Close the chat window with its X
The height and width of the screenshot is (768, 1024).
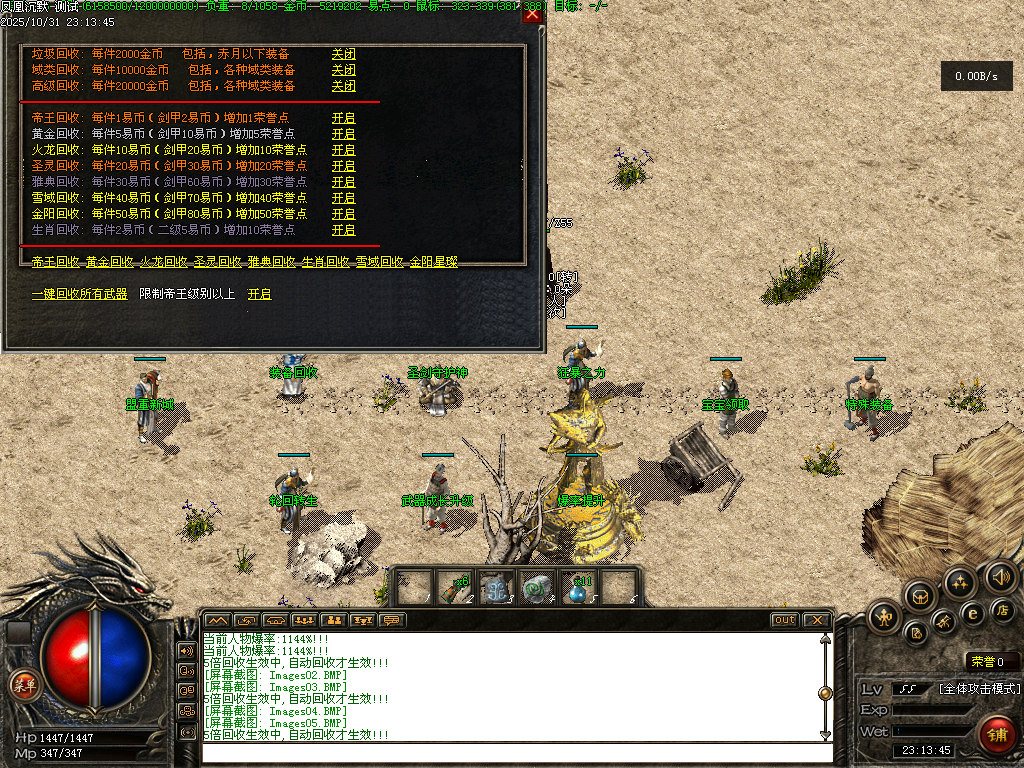point(816,620)
